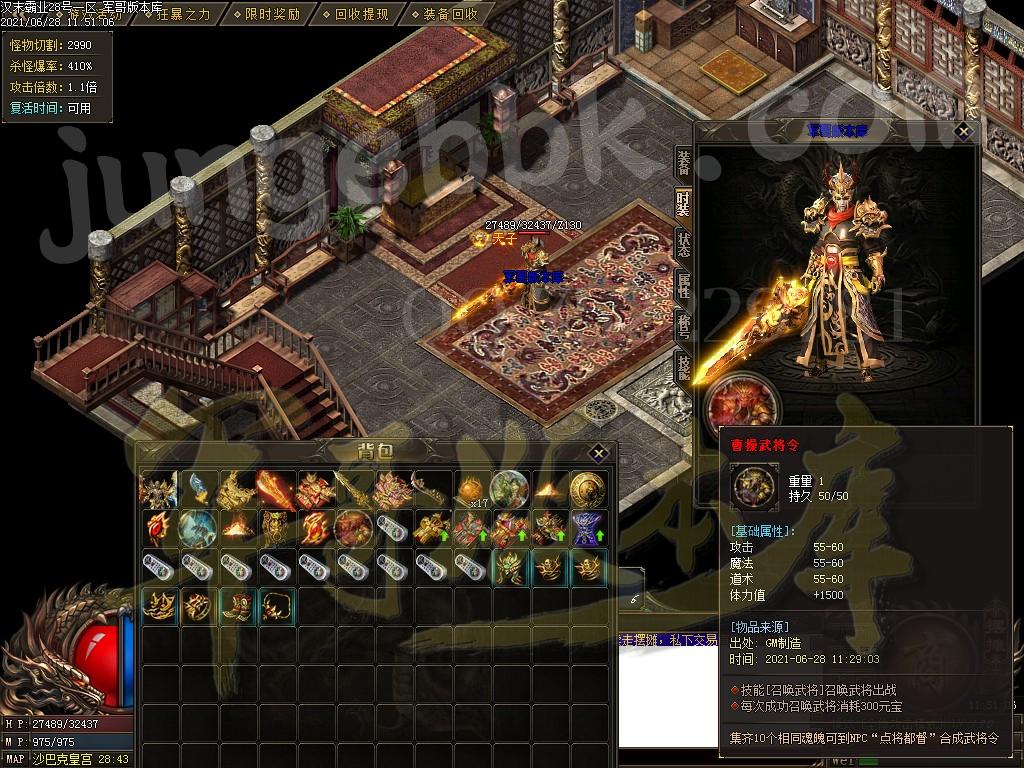Switch to the 技能 skills tab
This screenshot has width=1024, height=768.
[x=683, y=366]
